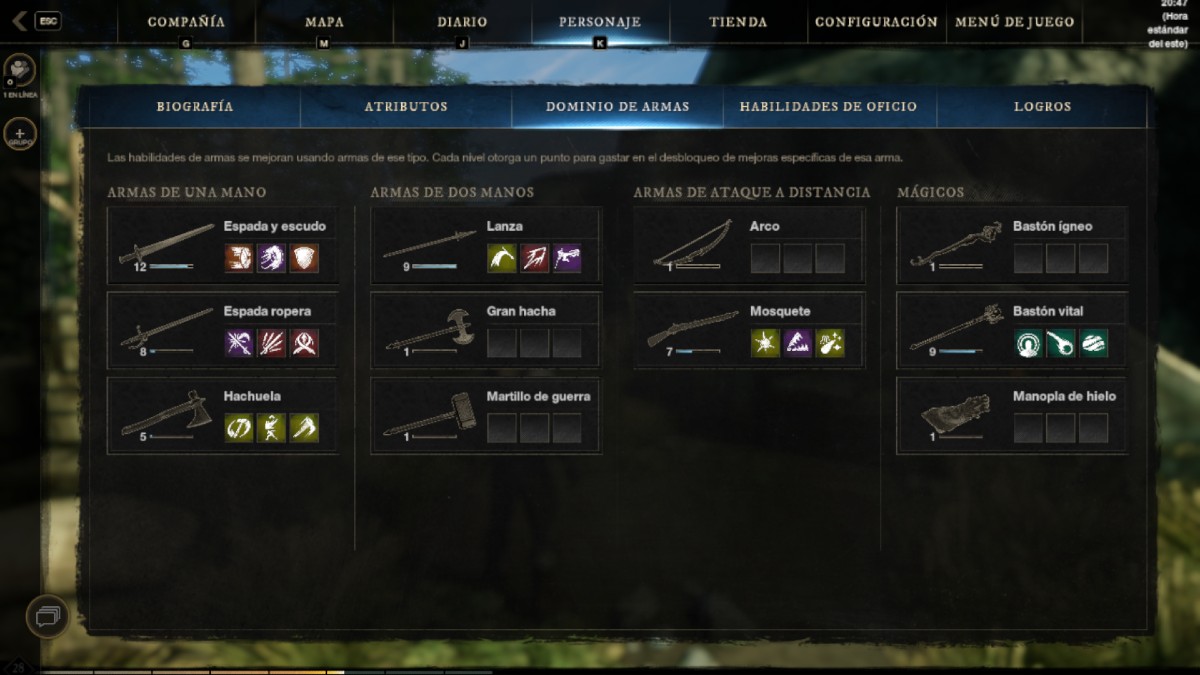Click the Grupo plus button
Viewport: 1200px width, 675px height.
[20, 133]
